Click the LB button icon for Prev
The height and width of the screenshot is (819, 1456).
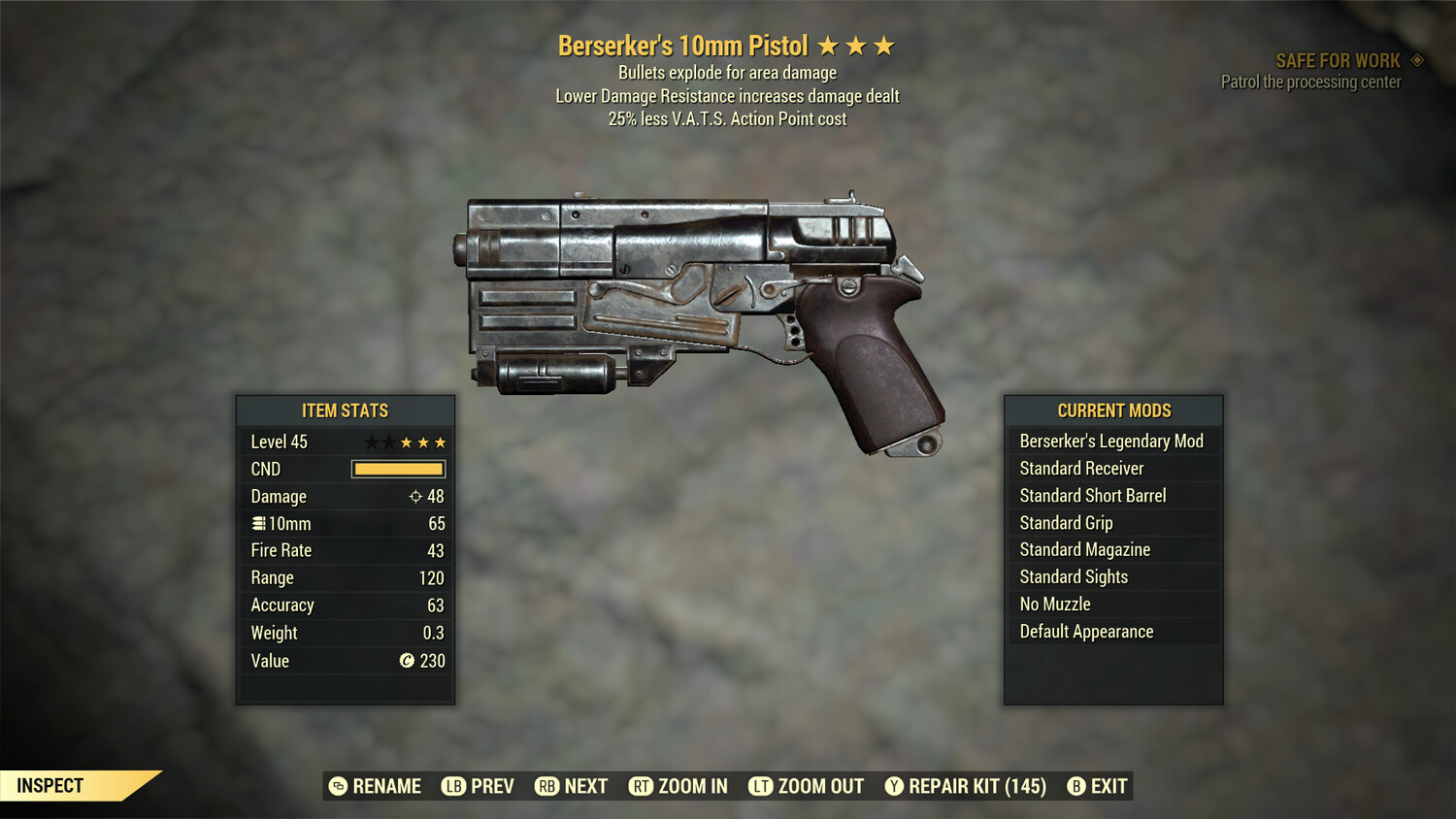[451, 786]
